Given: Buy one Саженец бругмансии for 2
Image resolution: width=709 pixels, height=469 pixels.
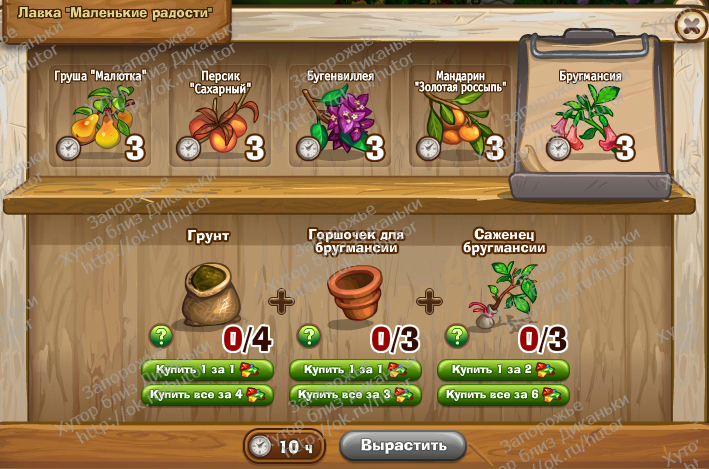Looking at the screenshot, I should point(503,370).
